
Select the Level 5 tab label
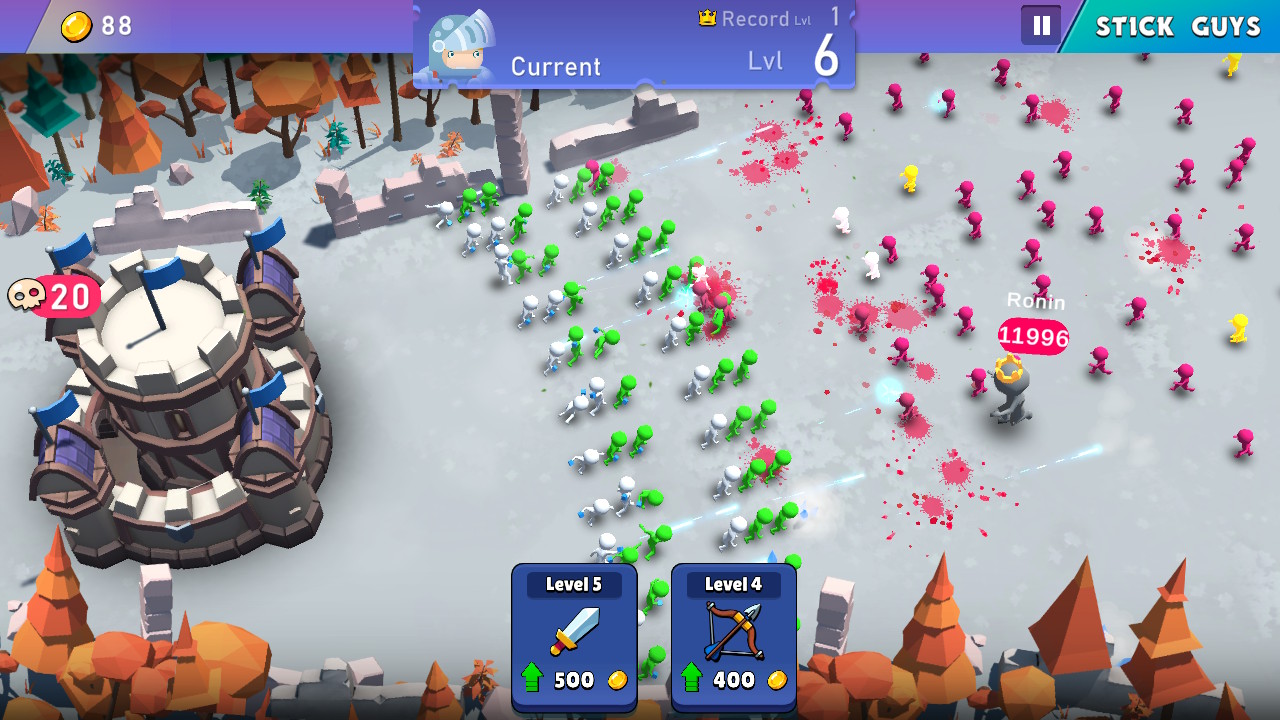(573, 584)
